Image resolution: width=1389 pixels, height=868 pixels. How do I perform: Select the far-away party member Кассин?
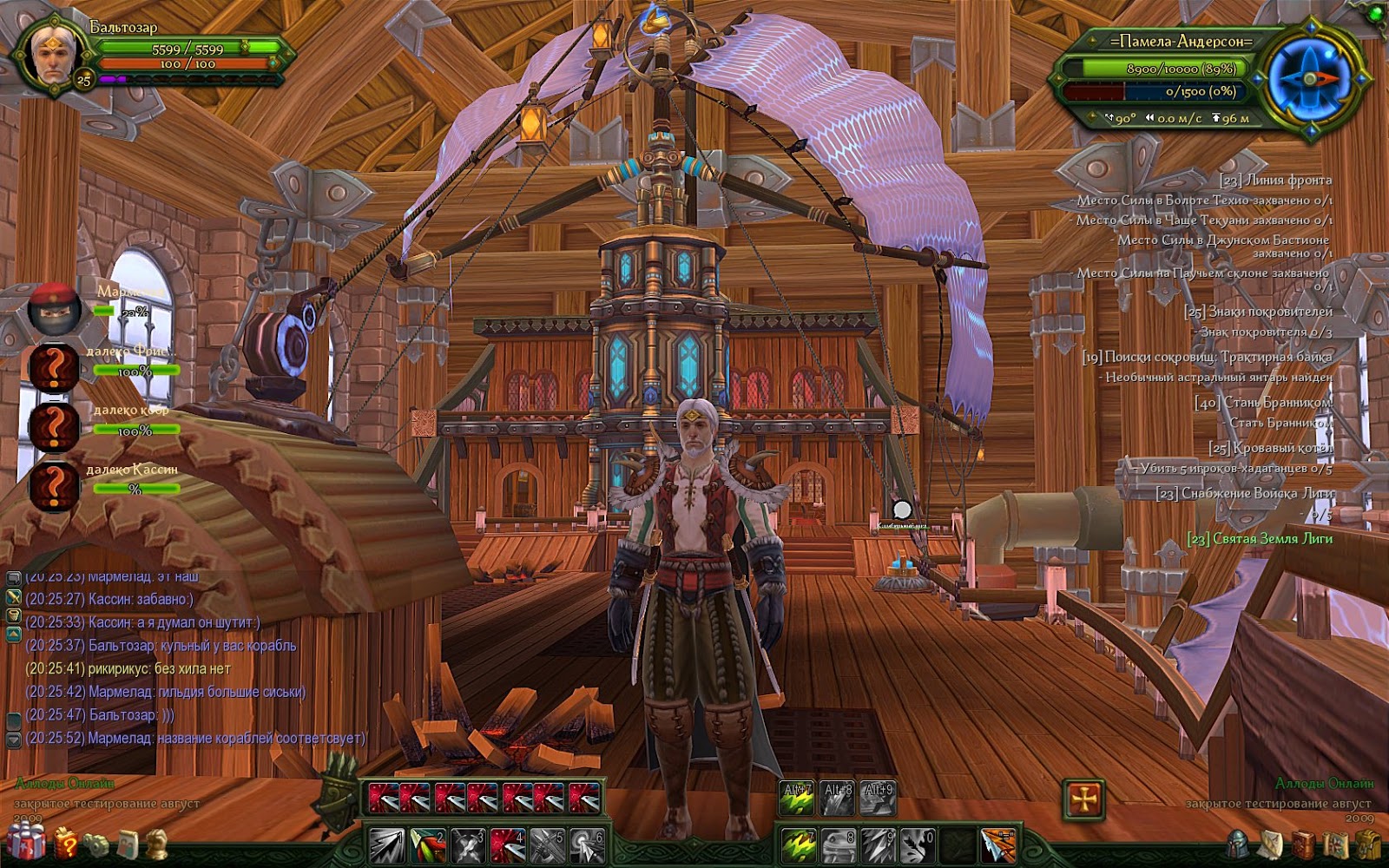(54, 485)
